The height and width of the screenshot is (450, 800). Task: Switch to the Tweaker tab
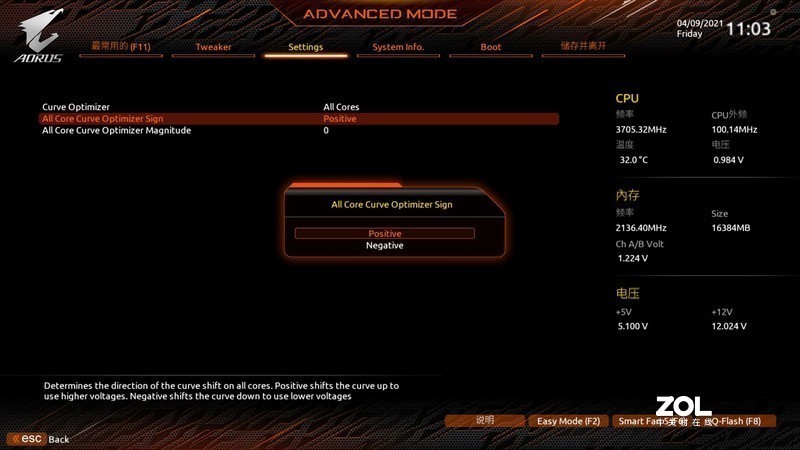point(213,47)
